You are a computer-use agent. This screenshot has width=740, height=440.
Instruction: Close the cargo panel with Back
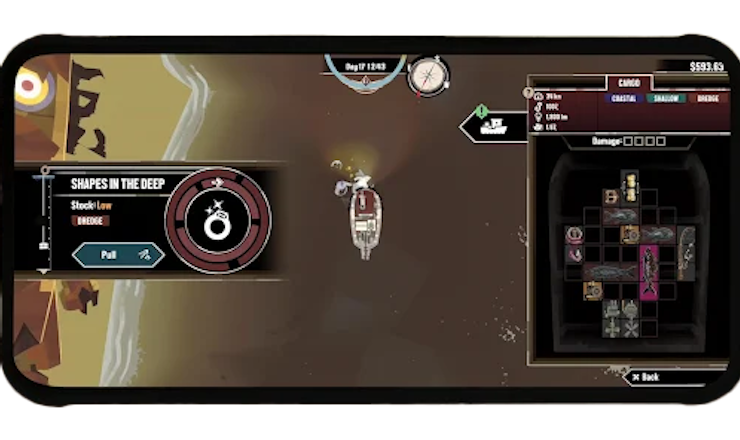point(648,377)
